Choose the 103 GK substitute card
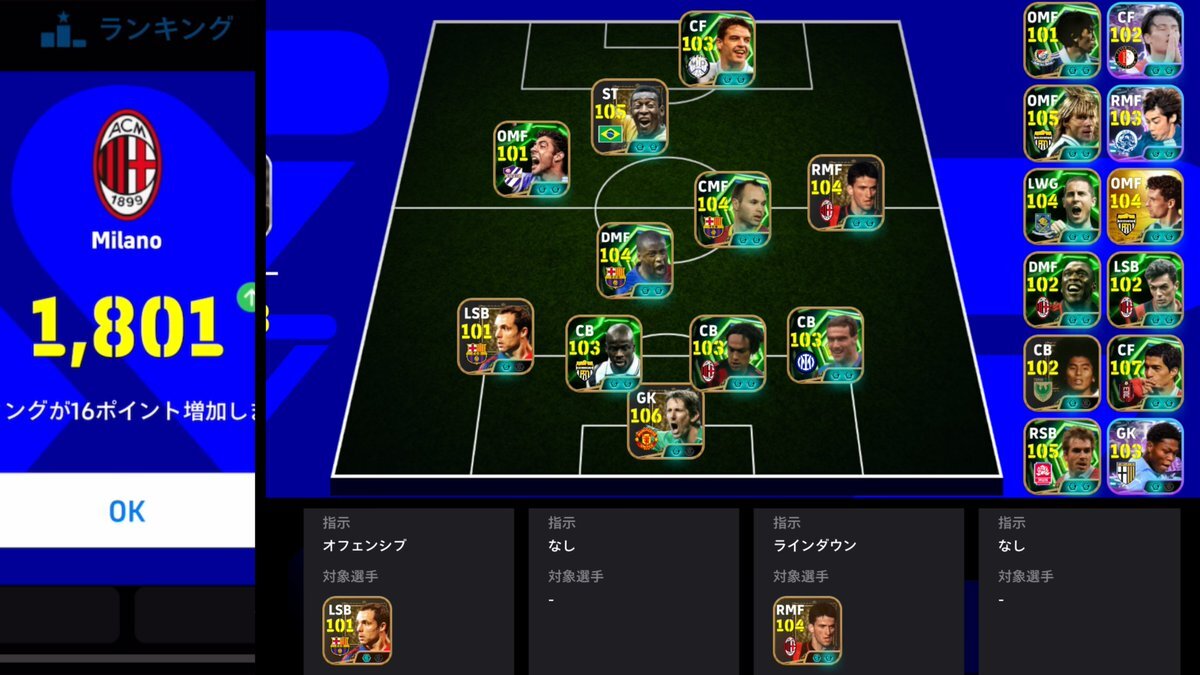 pos(1145,456)
